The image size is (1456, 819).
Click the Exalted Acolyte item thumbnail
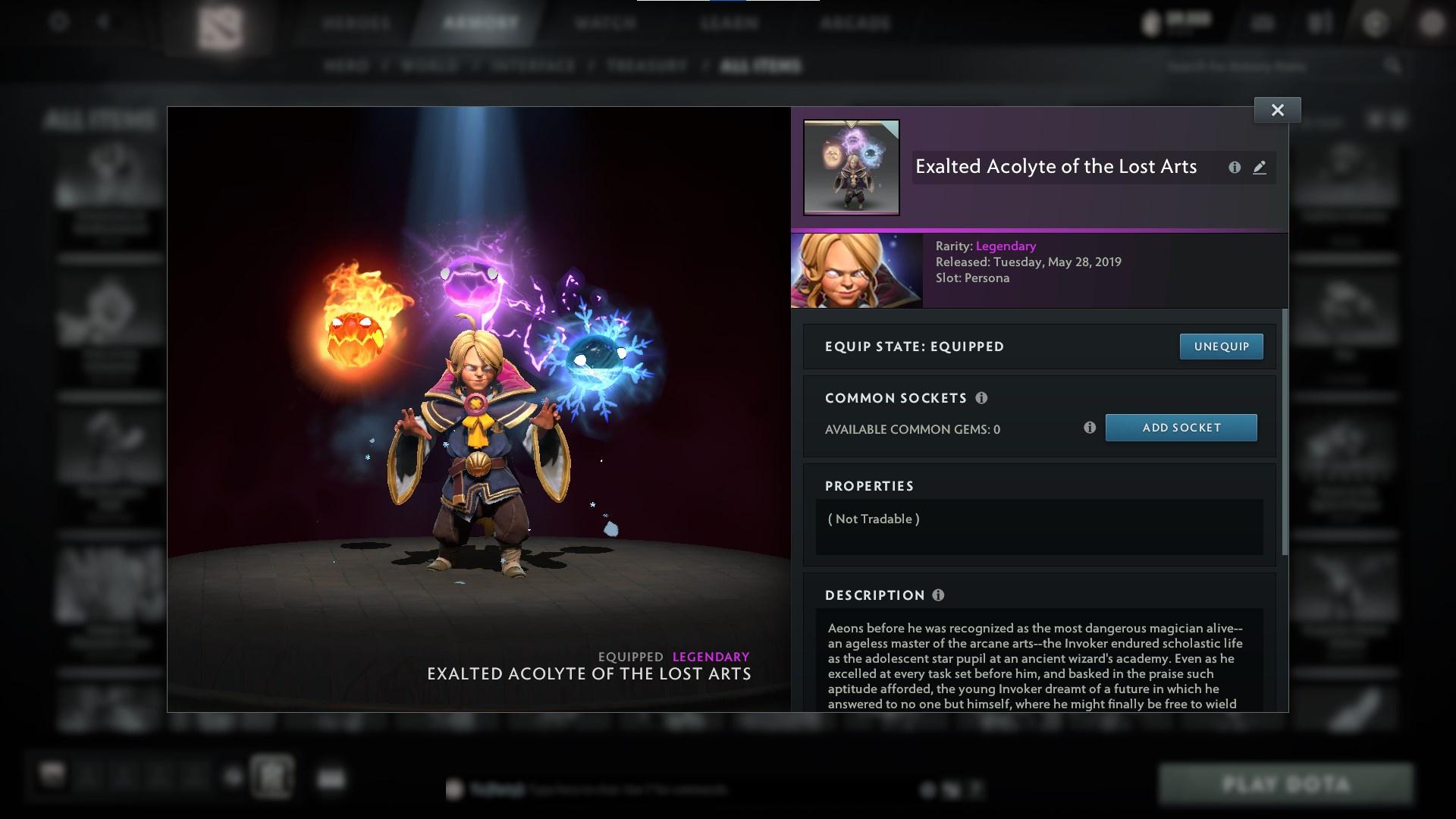tap(851, 167)
